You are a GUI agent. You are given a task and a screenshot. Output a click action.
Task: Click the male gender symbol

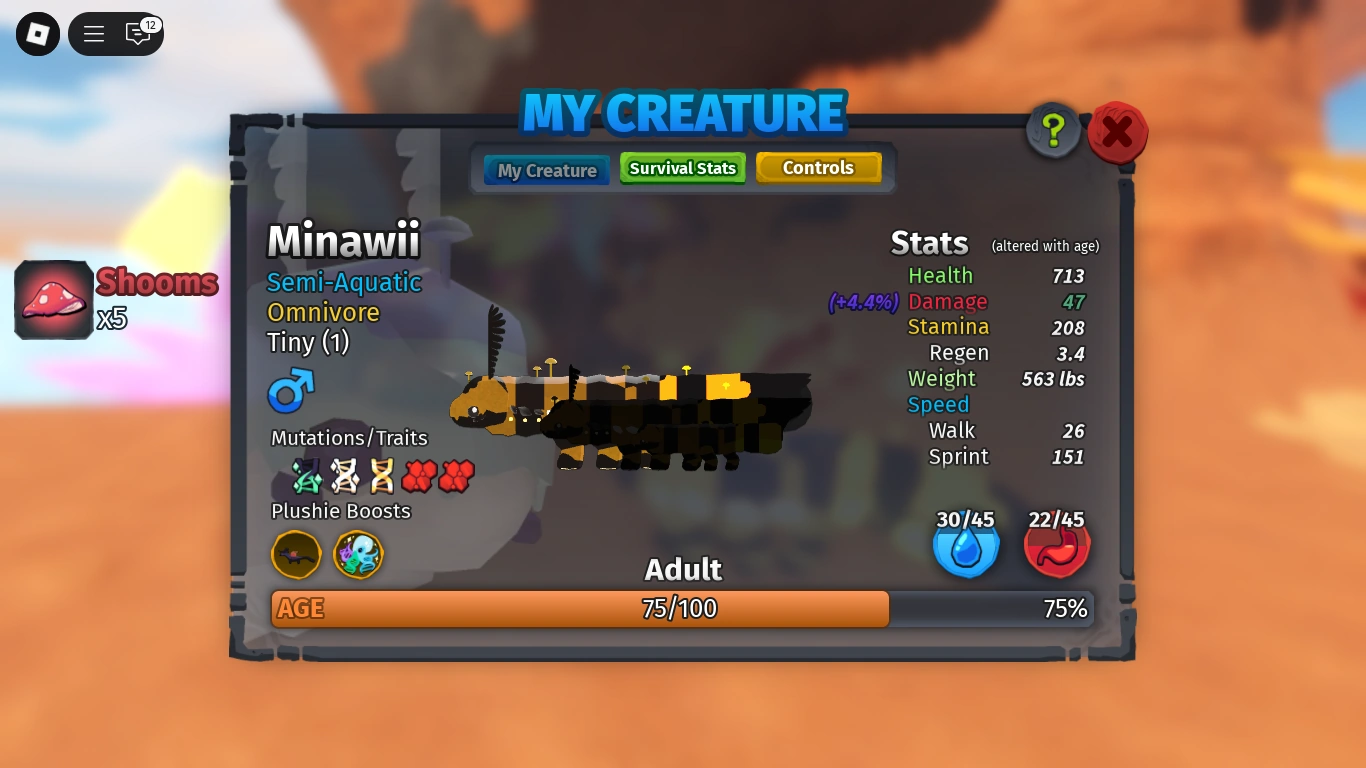click(289, 394)
